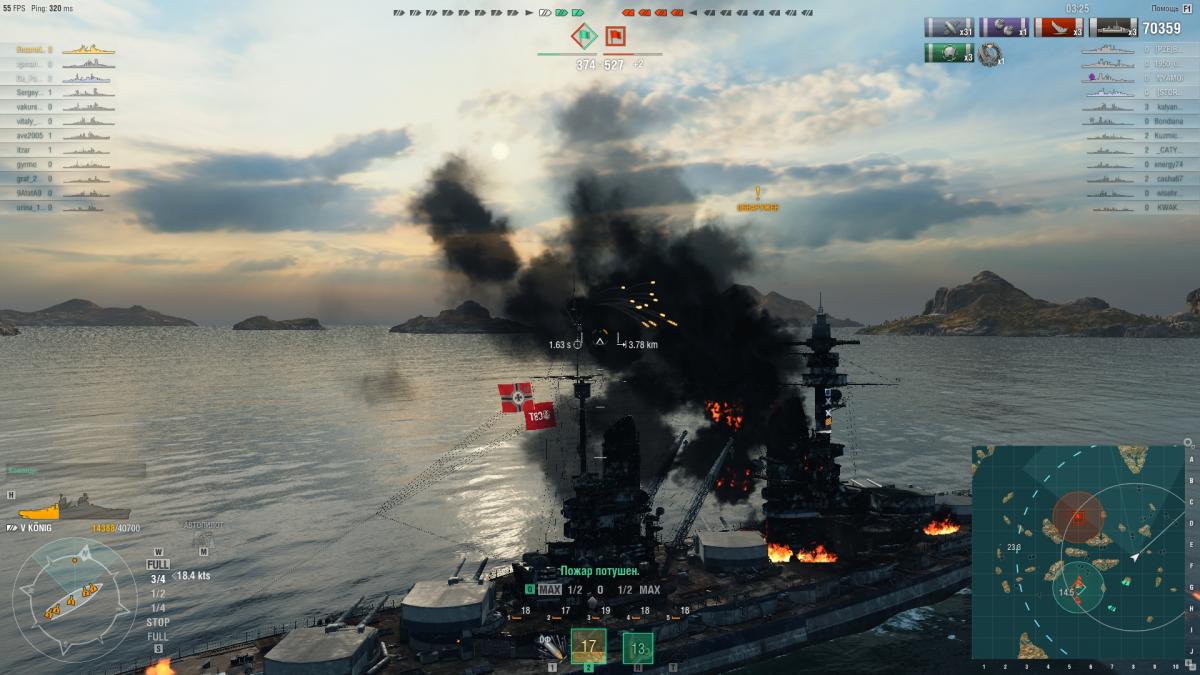Viewport: 1200px width, 675px height.
Task: Choose STOP on the throttle indicator
Action: 158,622
